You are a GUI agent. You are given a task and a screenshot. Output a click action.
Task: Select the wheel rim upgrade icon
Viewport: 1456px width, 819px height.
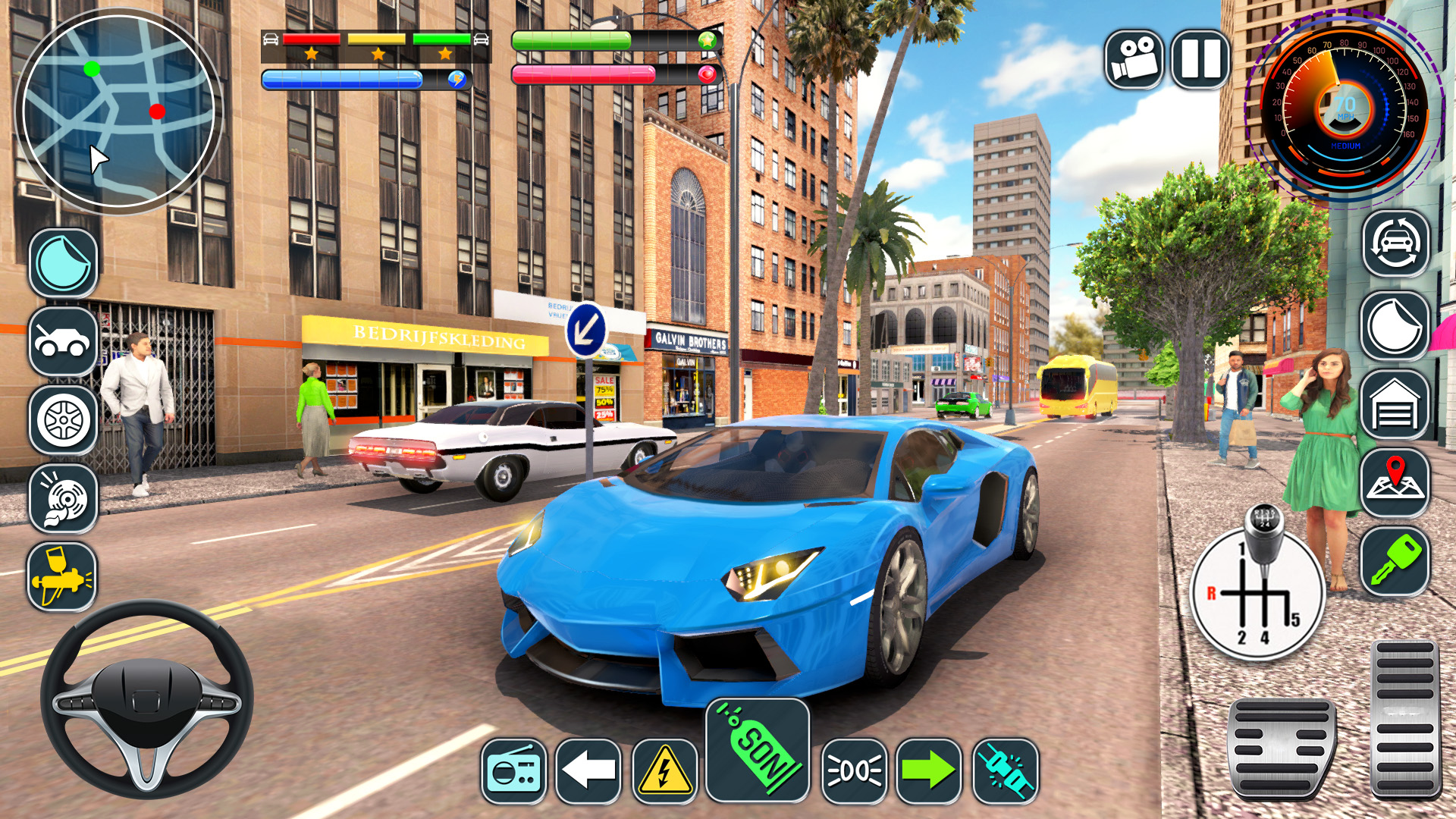pyautogui.click(x=64, y=420)
